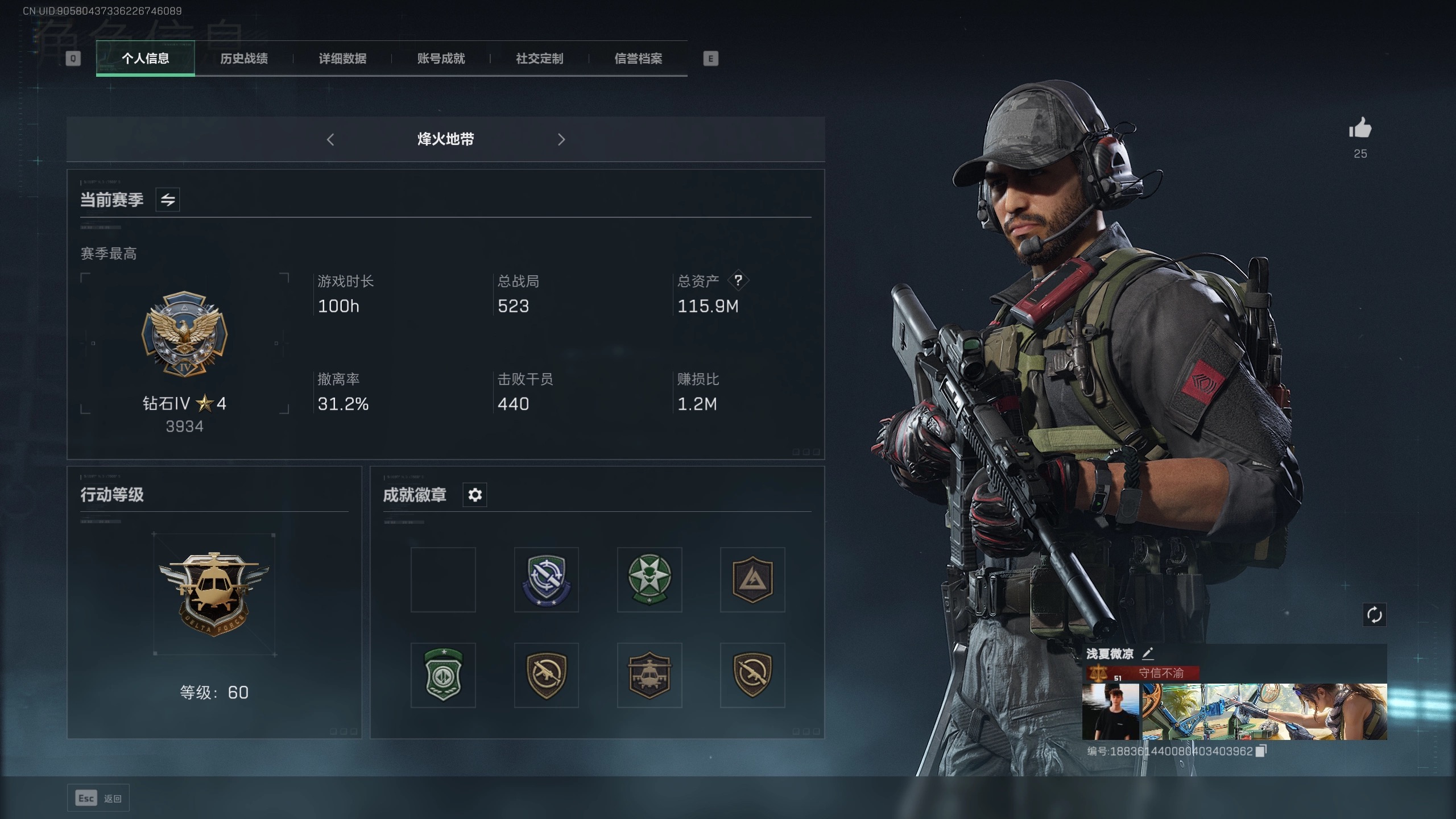Give a thumbs-up like to this profile

[x=1360, y=129]
